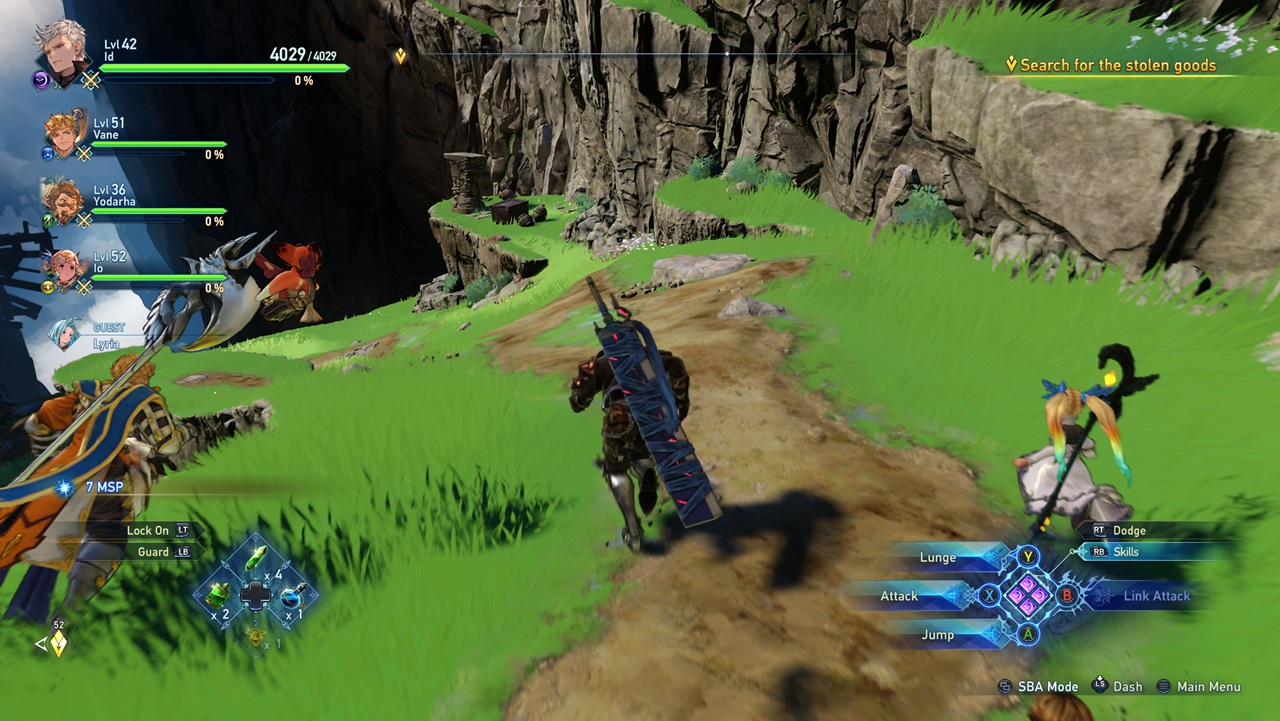
Task: Select the blue potion item slot
Action: click(292, 595)
